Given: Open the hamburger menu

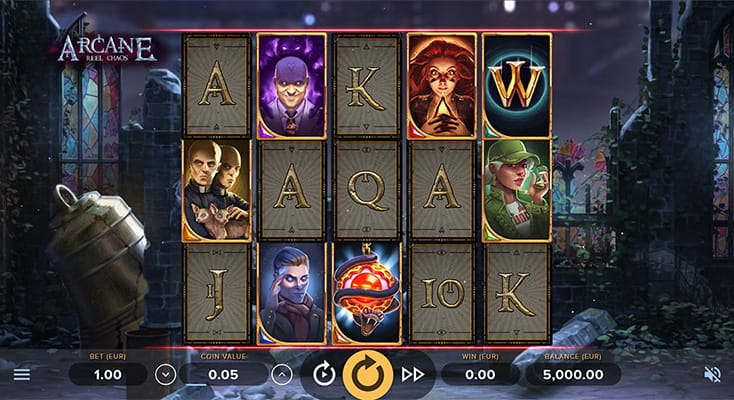Looking at the screenshot, I should pos(21,375).
